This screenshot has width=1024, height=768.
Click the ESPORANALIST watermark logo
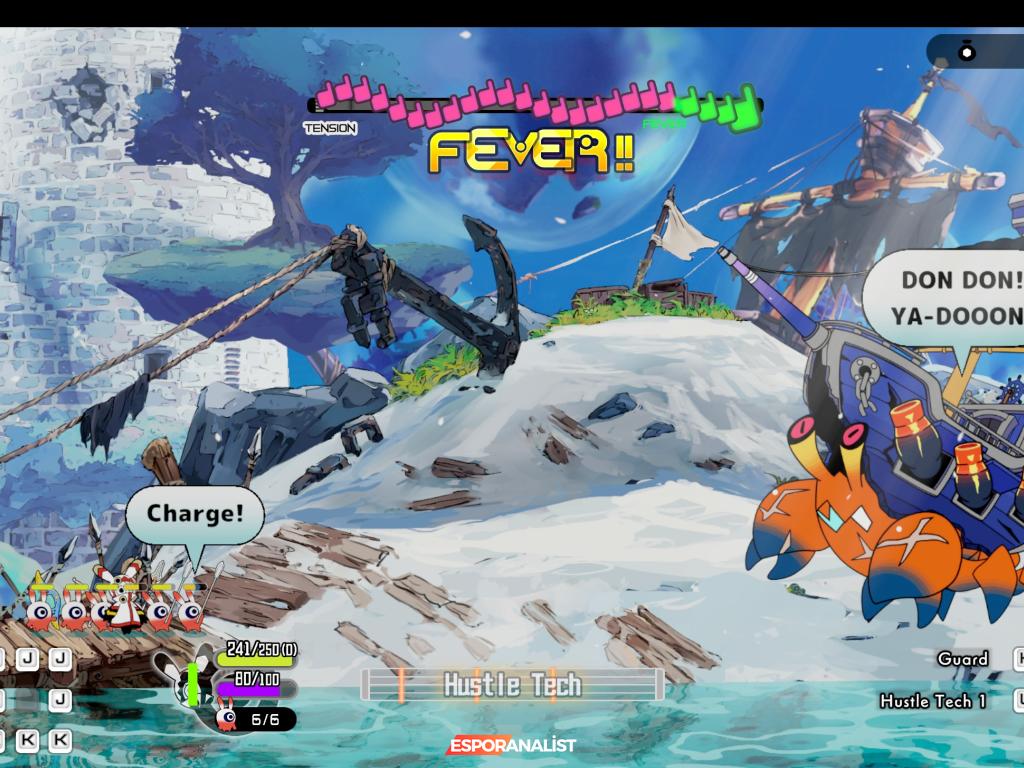512,745
